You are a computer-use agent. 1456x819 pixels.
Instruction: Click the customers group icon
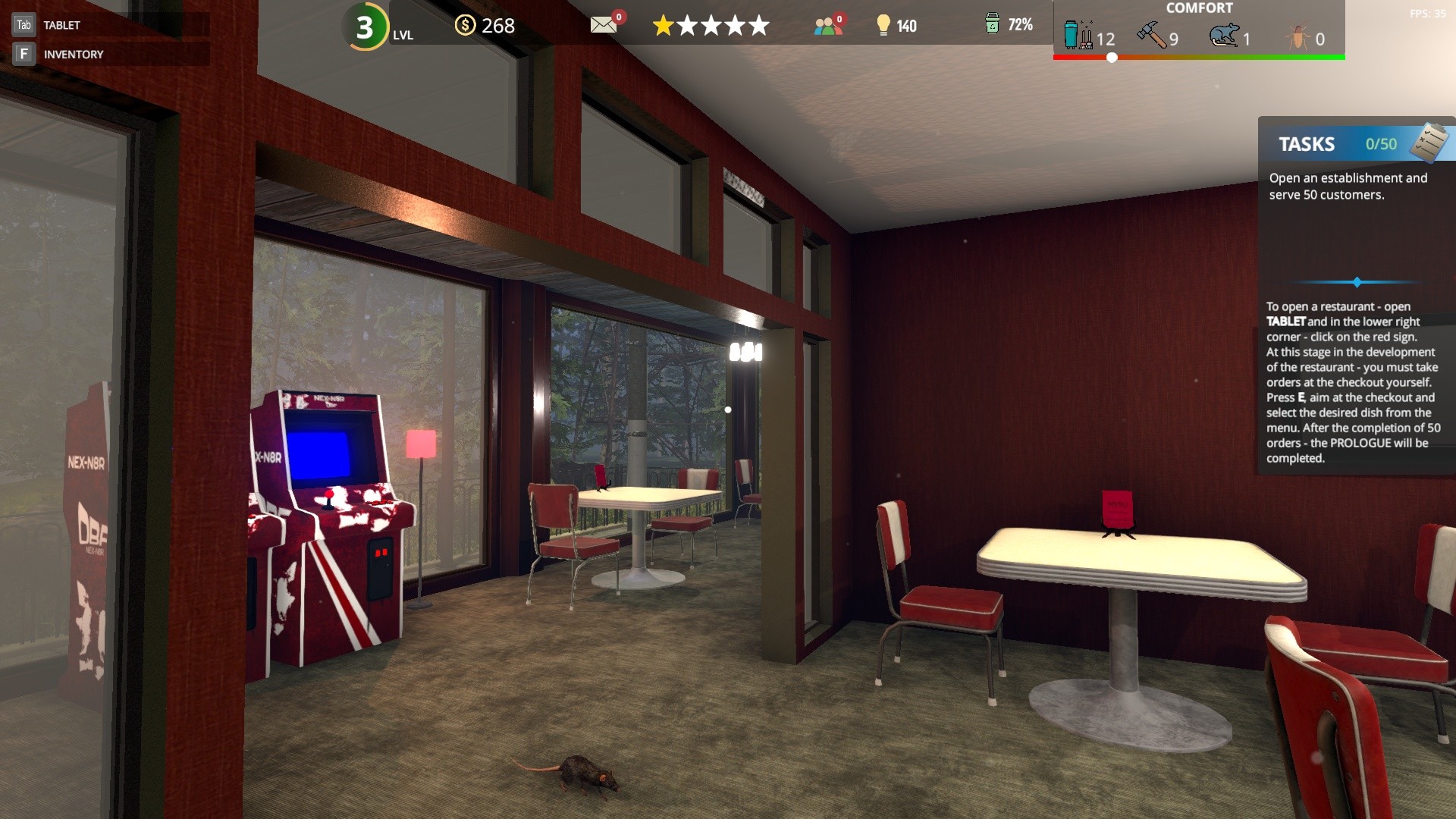tap(827, 25)
